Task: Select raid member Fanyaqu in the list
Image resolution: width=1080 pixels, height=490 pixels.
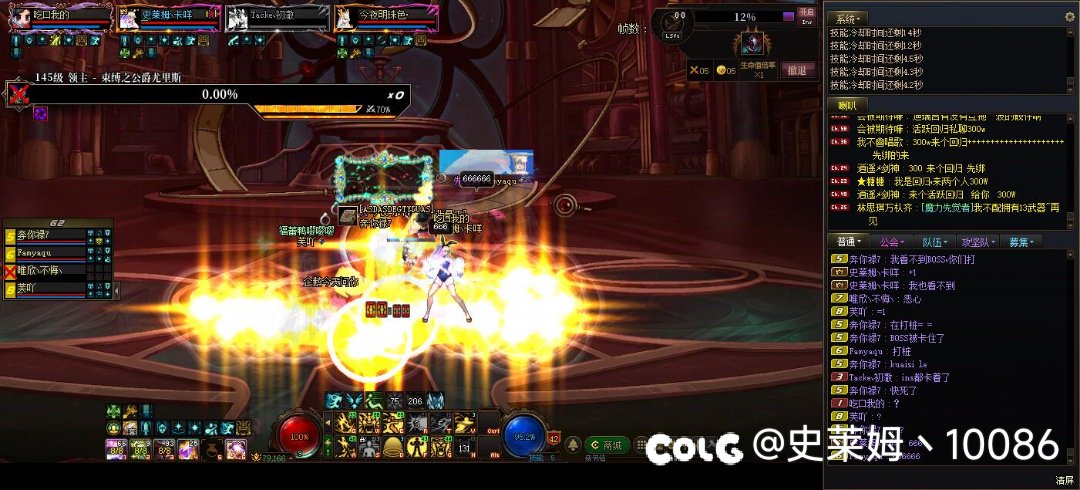Action: point(50,254)
